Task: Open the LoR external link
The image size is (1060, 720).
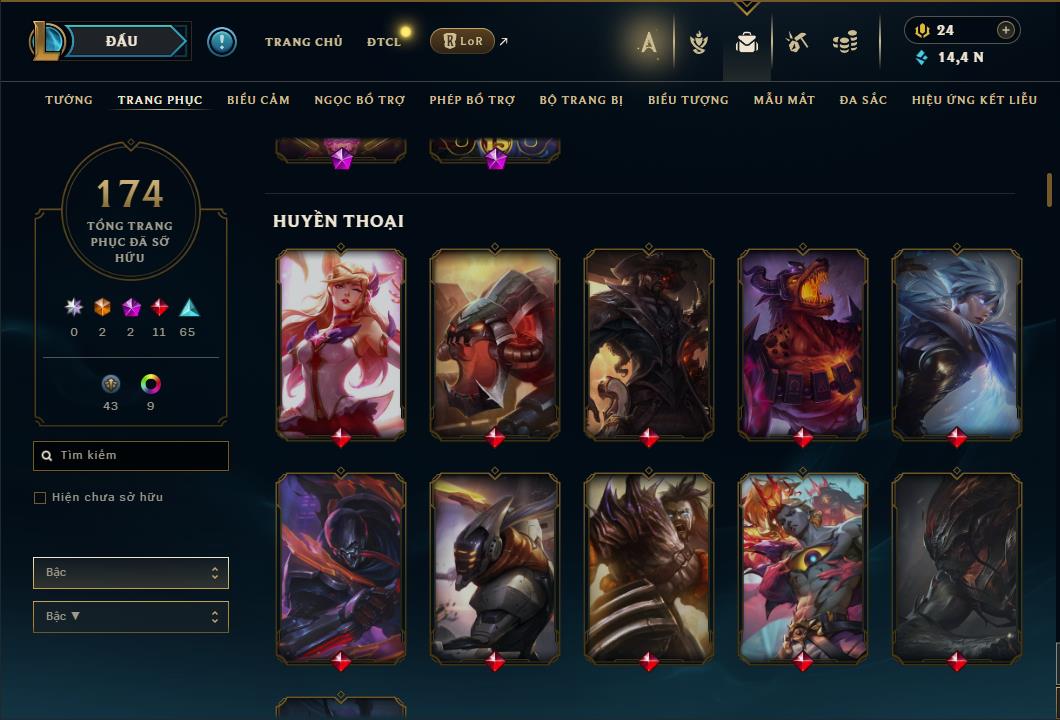Action: [x=463, y=41]
